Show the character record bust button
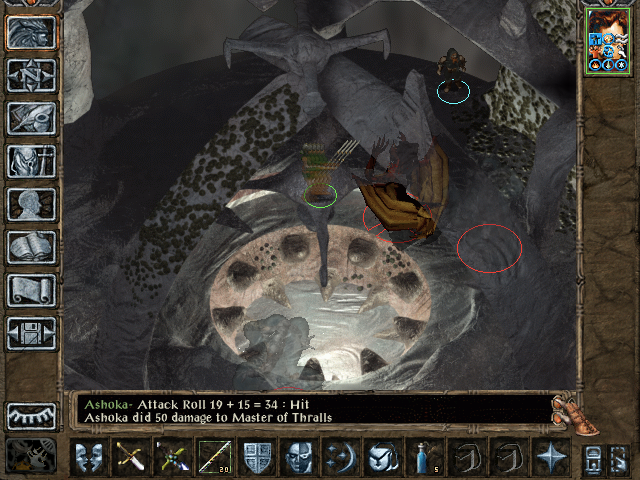The height and width of the screenshot is (480, 640). pos(31,204)
